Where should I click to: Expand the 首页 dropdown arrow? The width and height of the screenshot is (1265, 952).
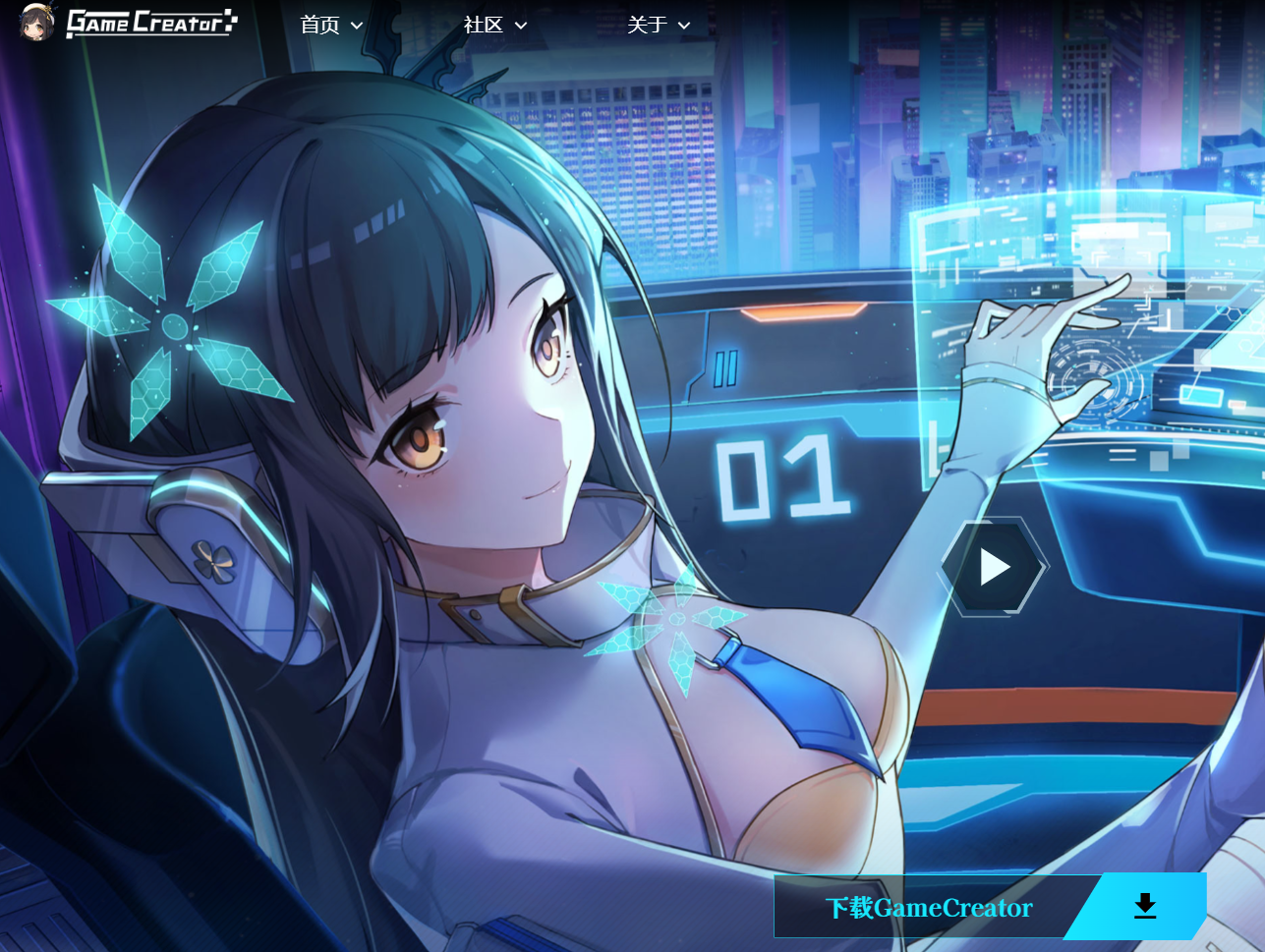[x=356, y=26]
